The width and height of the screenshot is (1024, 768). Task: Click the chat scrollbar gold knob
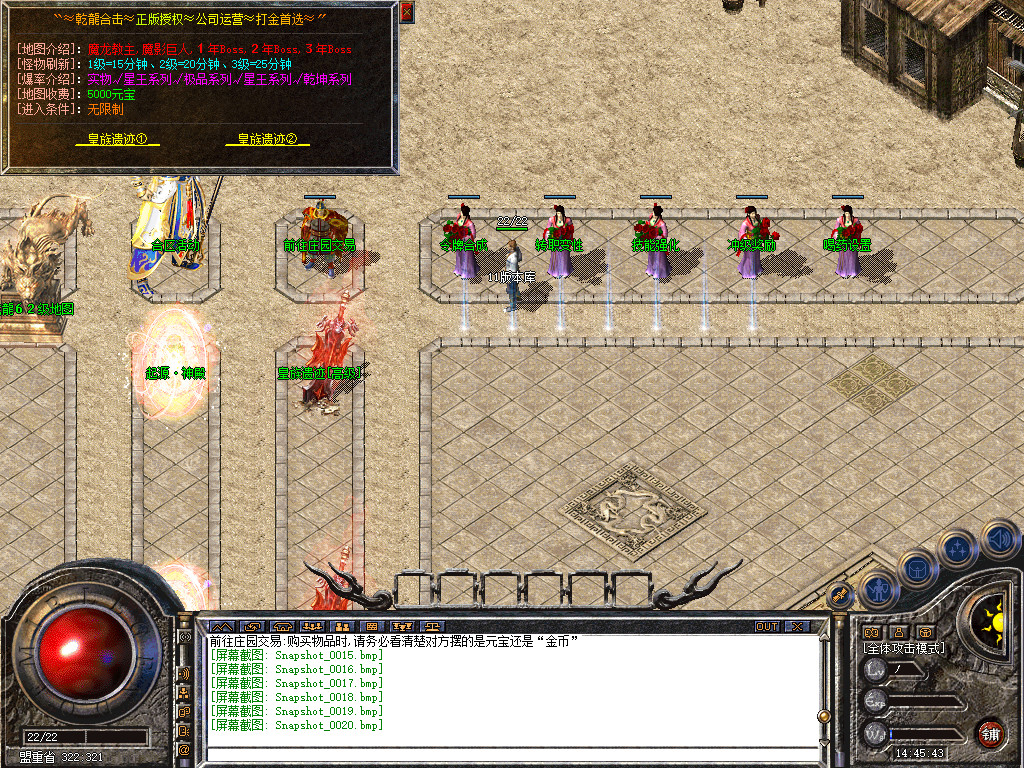tap(824, 716)
